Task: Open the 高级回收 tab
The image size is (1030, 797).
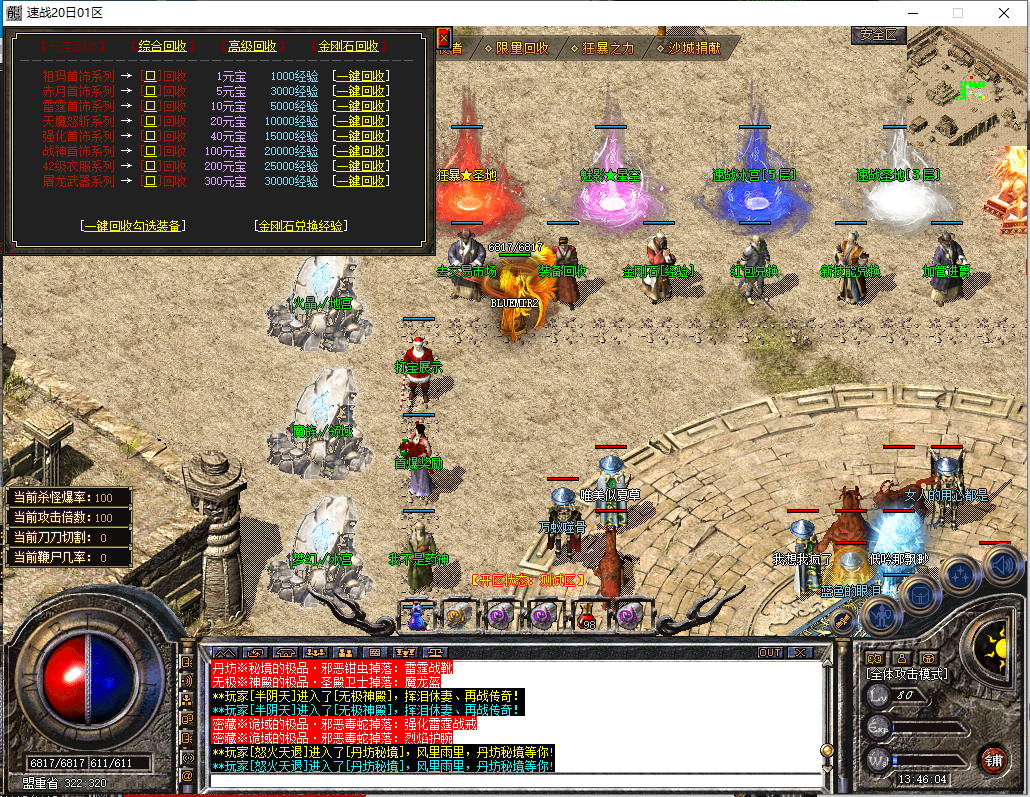Action: [x=251, y=46]
